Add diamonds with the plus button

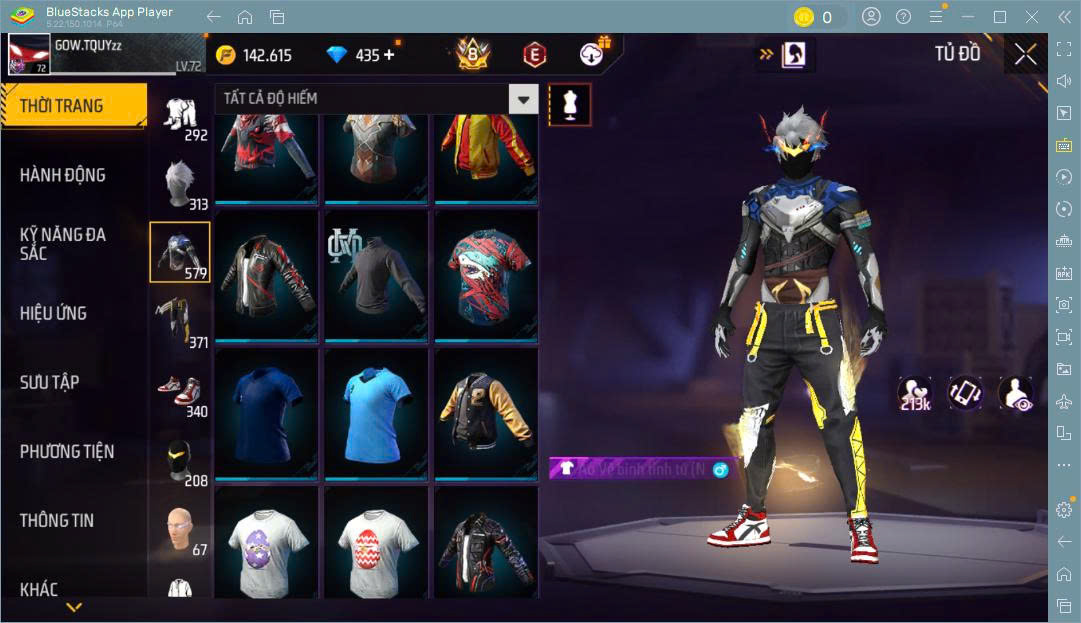[389, 55]
